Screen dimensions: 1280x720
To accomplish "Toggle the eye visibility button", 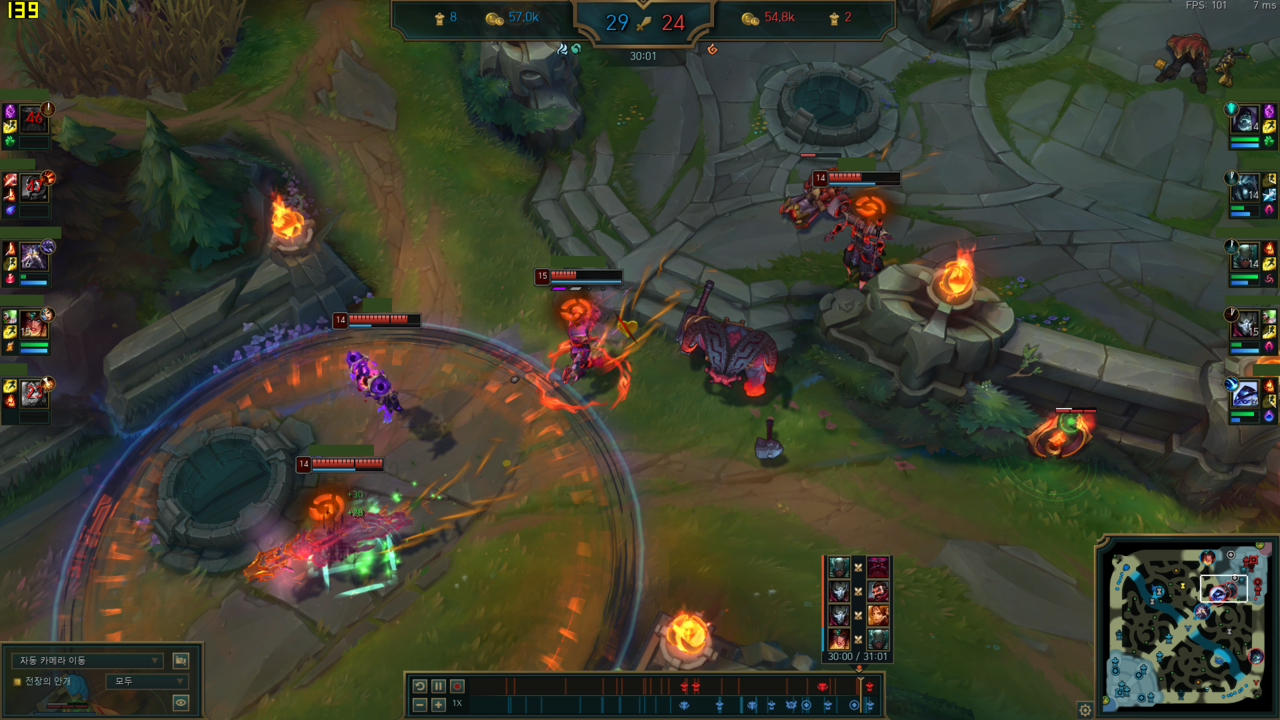I will pos(181,702).
